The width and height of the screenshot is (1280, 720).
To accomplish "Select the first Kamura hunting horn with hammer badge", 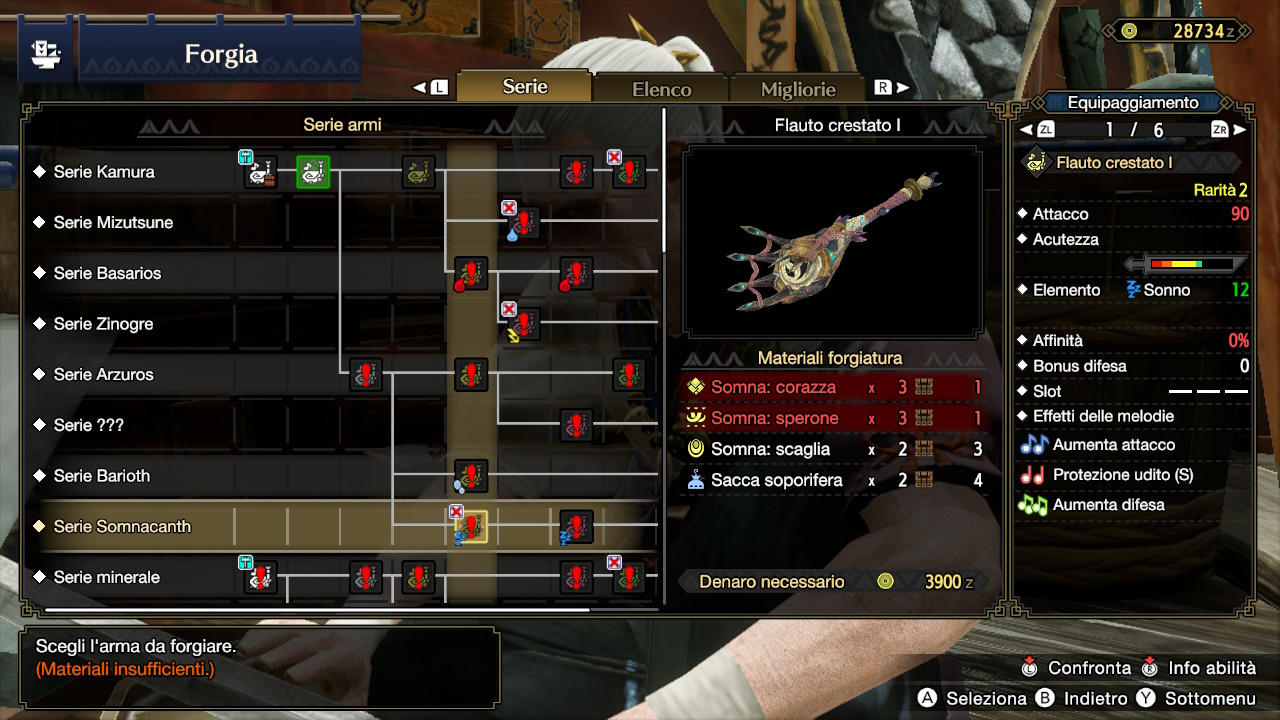I will click(x=258, y=170).
